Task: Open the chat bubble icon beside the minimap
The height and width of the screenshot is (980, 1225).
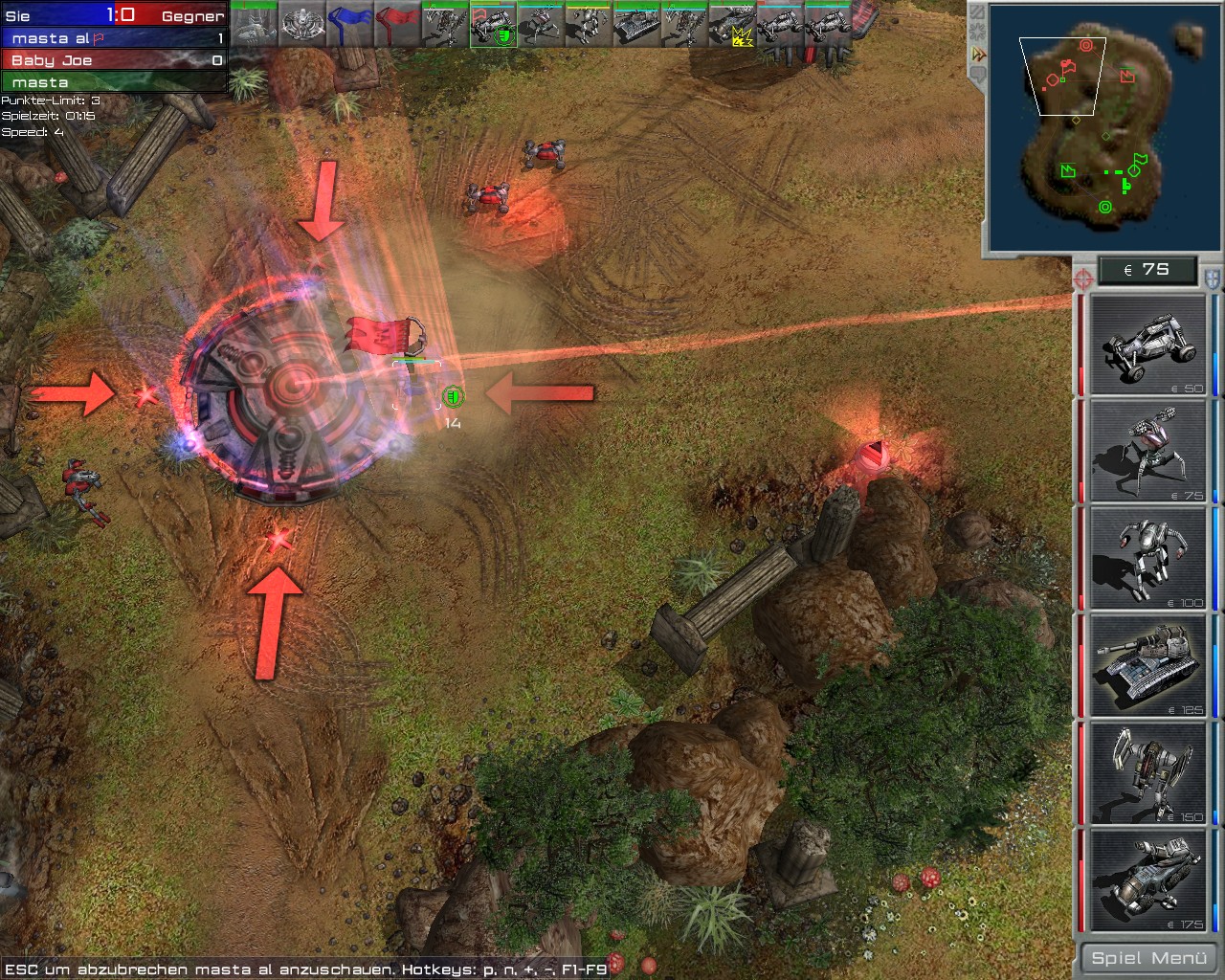Action: coord(977,77)
